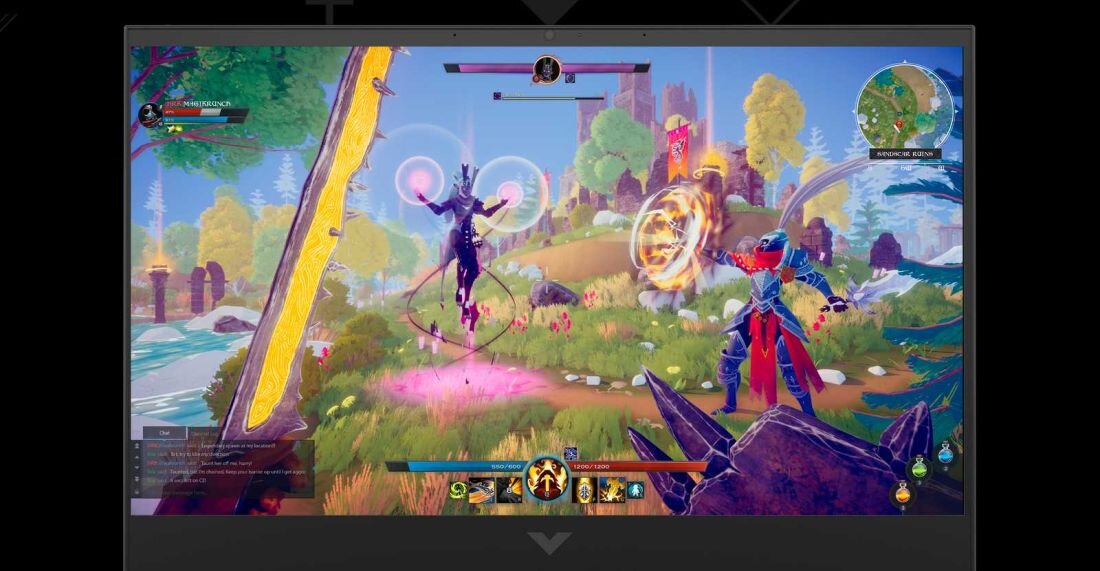This screenshot has height=571, width=1100.
Task: Activate the golden explosion ability icon
Action: tap(611, 490)
